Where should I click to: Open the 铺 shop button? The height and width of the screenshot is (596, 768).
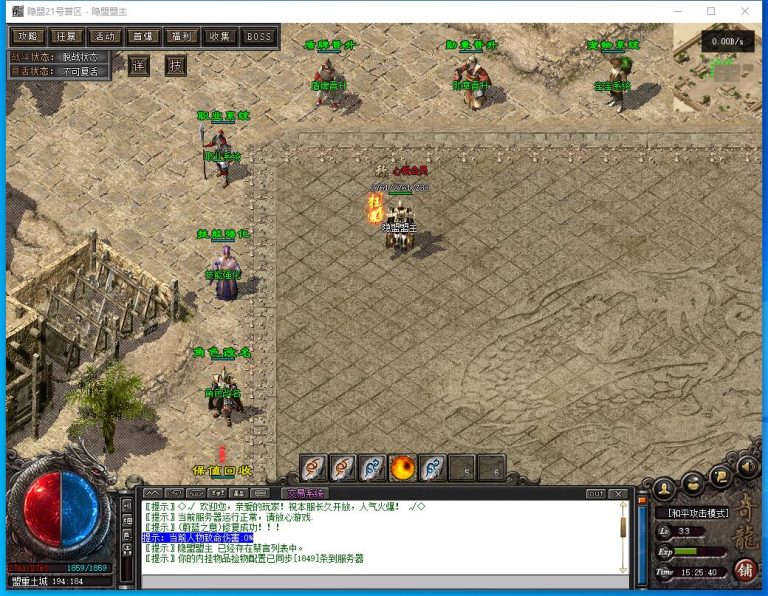pyautogui.click(x=744, y=569)
